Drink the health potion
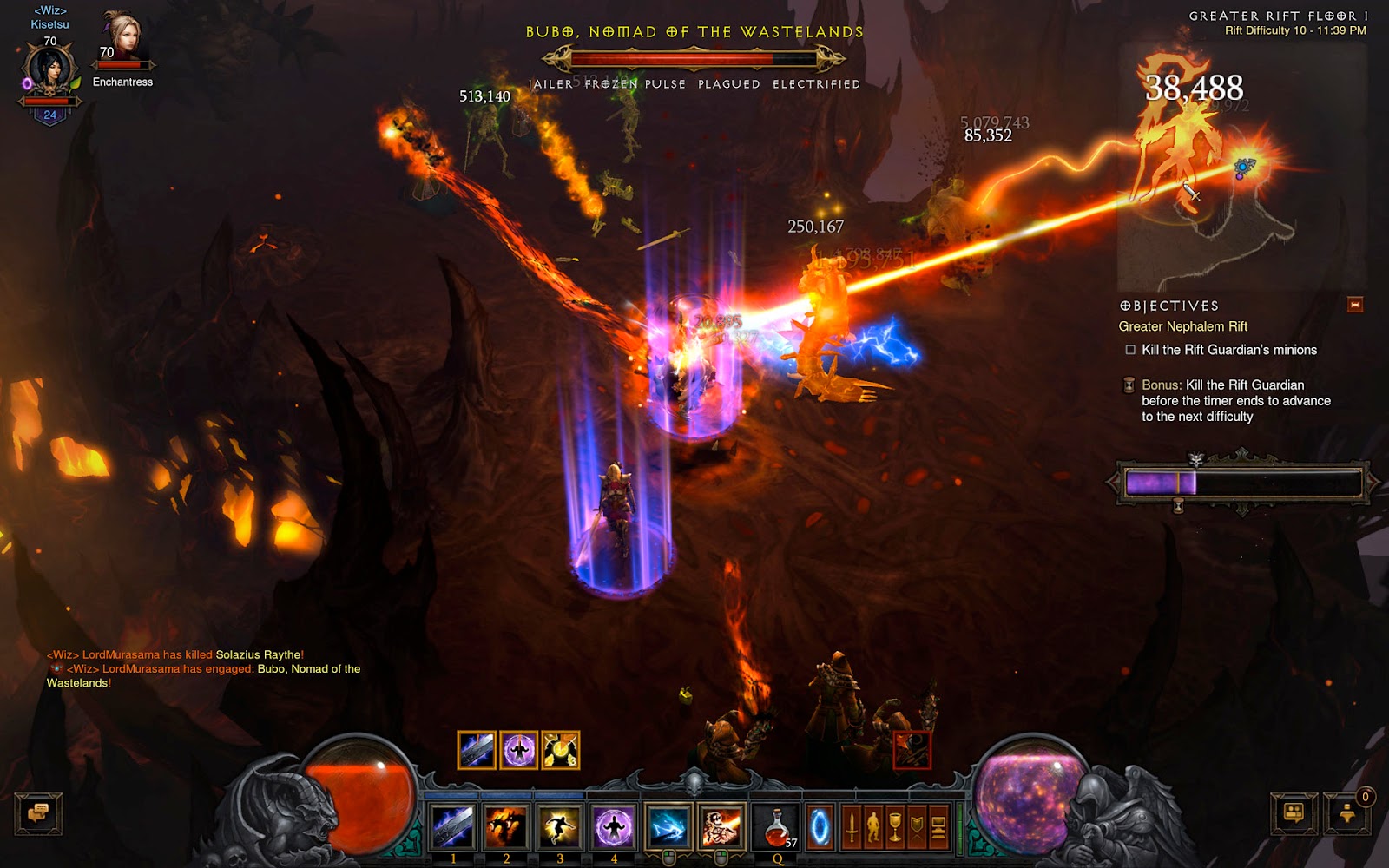Screen dimensions: 1389x868 [777, 827]
